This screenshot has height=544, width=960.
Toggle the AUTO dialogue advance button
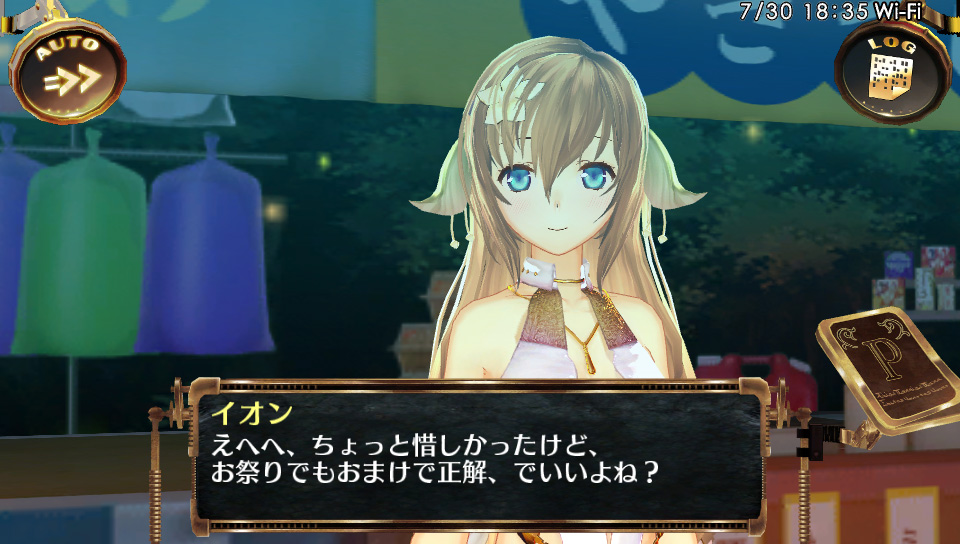click(67, 70)
